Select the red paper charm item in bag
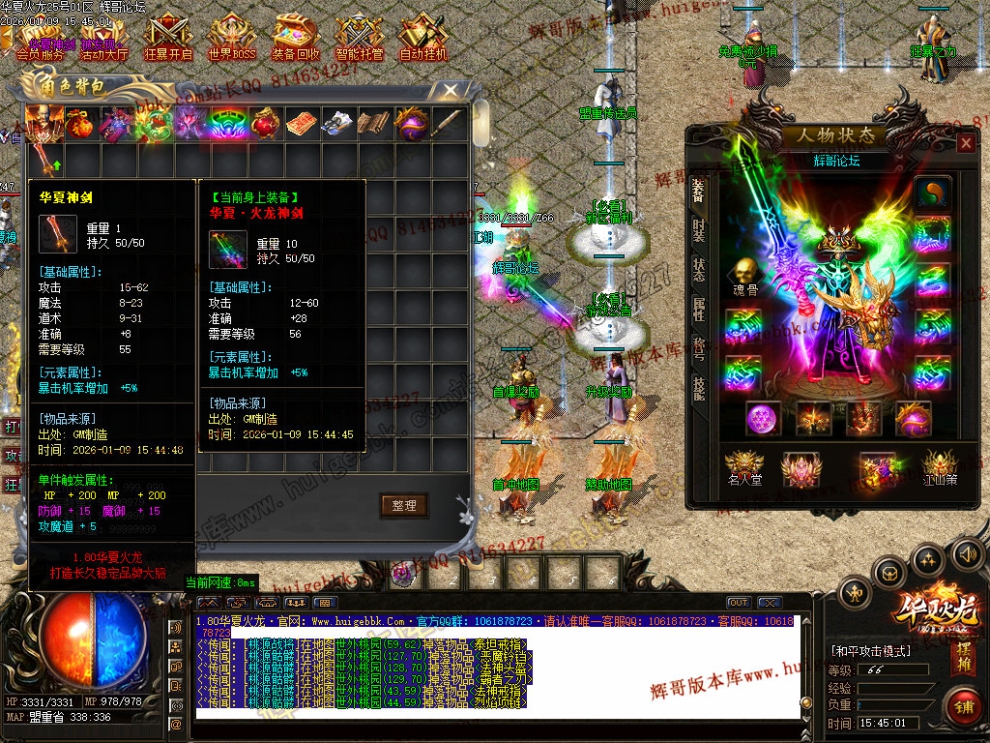The height and width of the screenshot is (743, 990). click(x=300, y=124)
